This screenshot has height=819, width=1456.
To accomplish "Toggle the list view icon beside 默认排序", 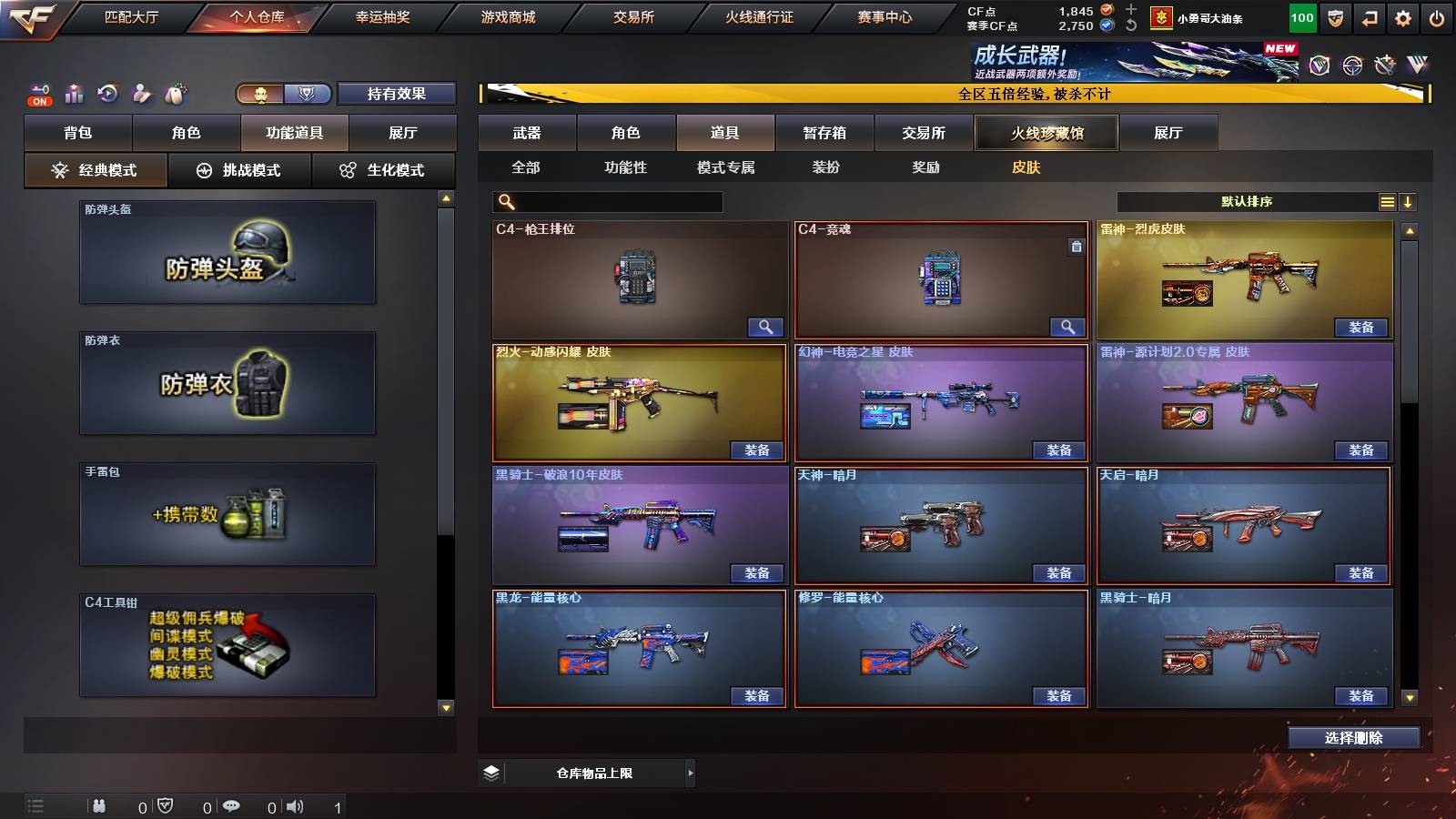I will pyautogui.click(x=1387, y=201).
